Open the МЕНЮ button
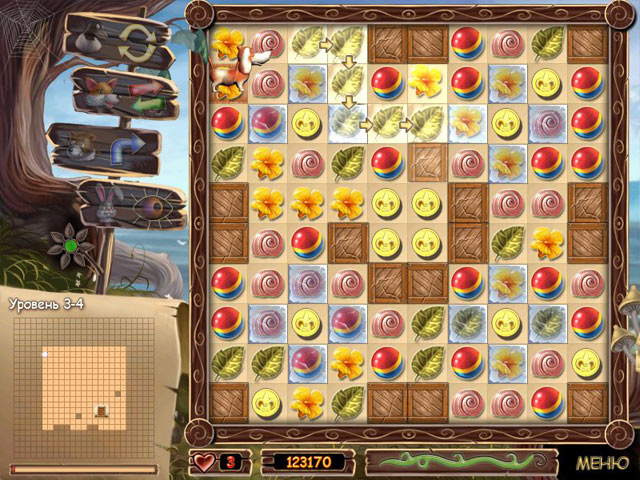Viewport: 640px width, 480px height. coord(602,463)
